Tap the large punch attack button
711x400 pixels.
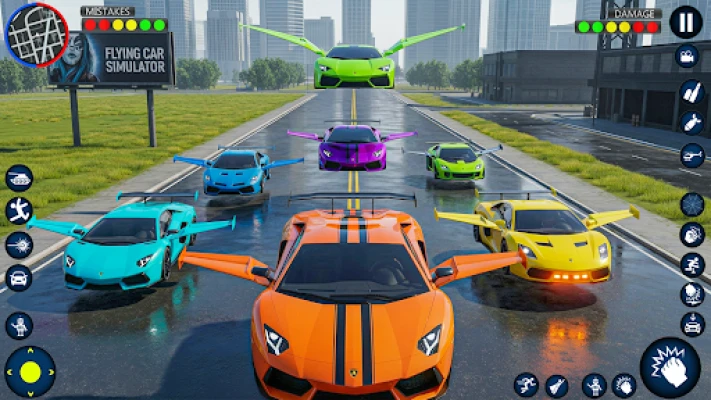tap(669, 366)
